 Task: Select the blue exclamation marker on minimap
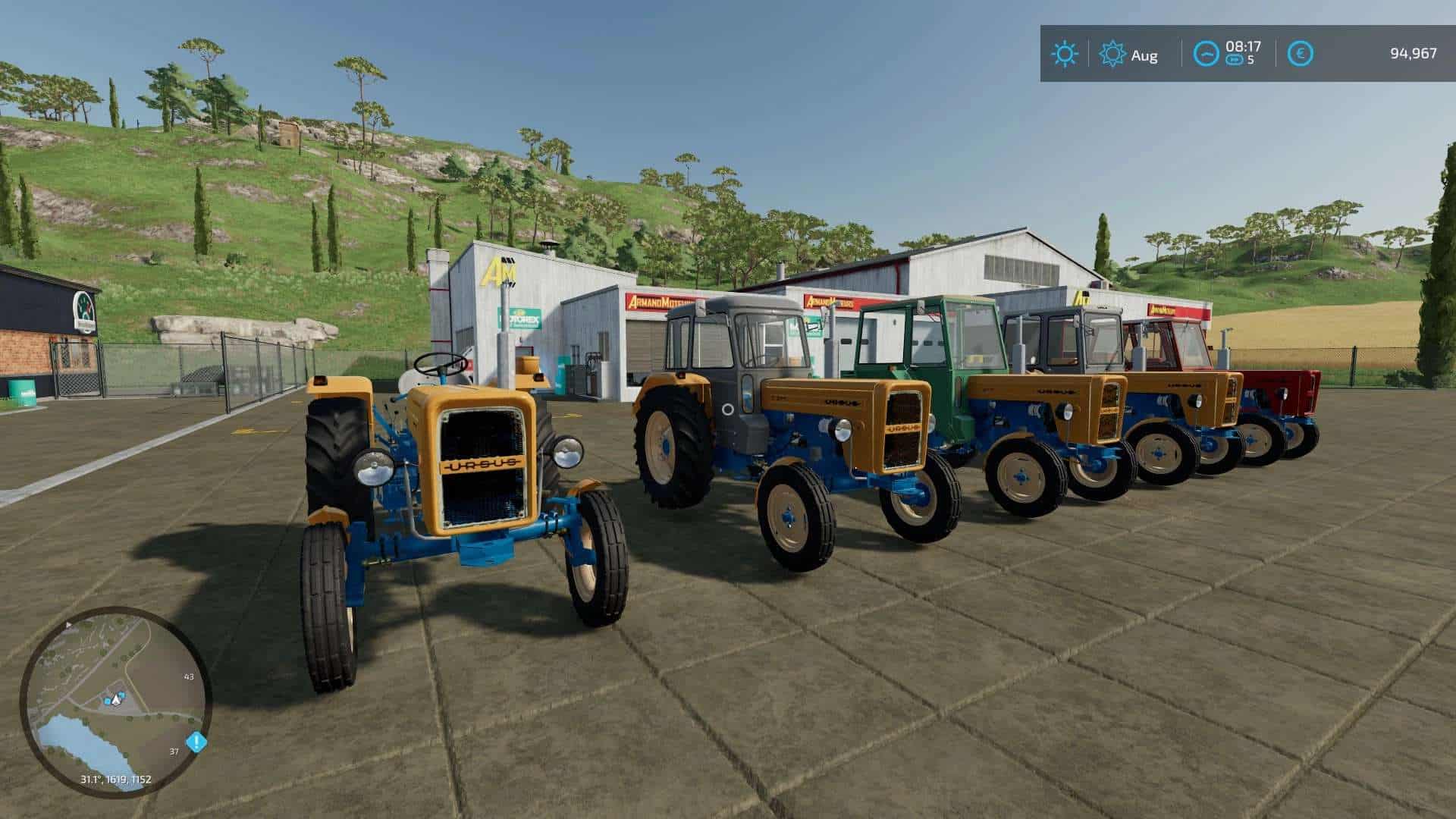click(196, 741)
